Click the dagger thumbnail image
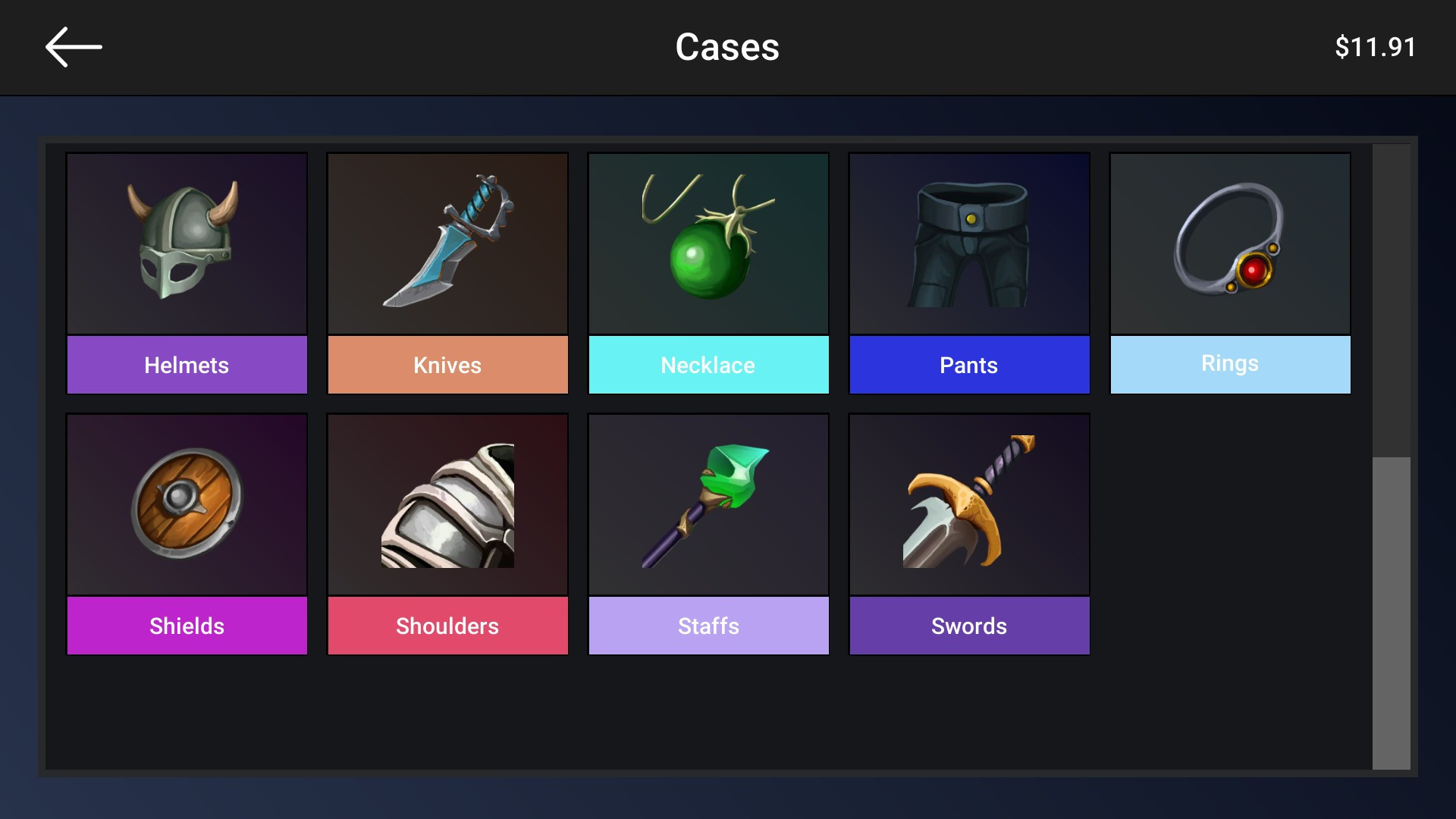1456x819 pixels. point(447,243)
